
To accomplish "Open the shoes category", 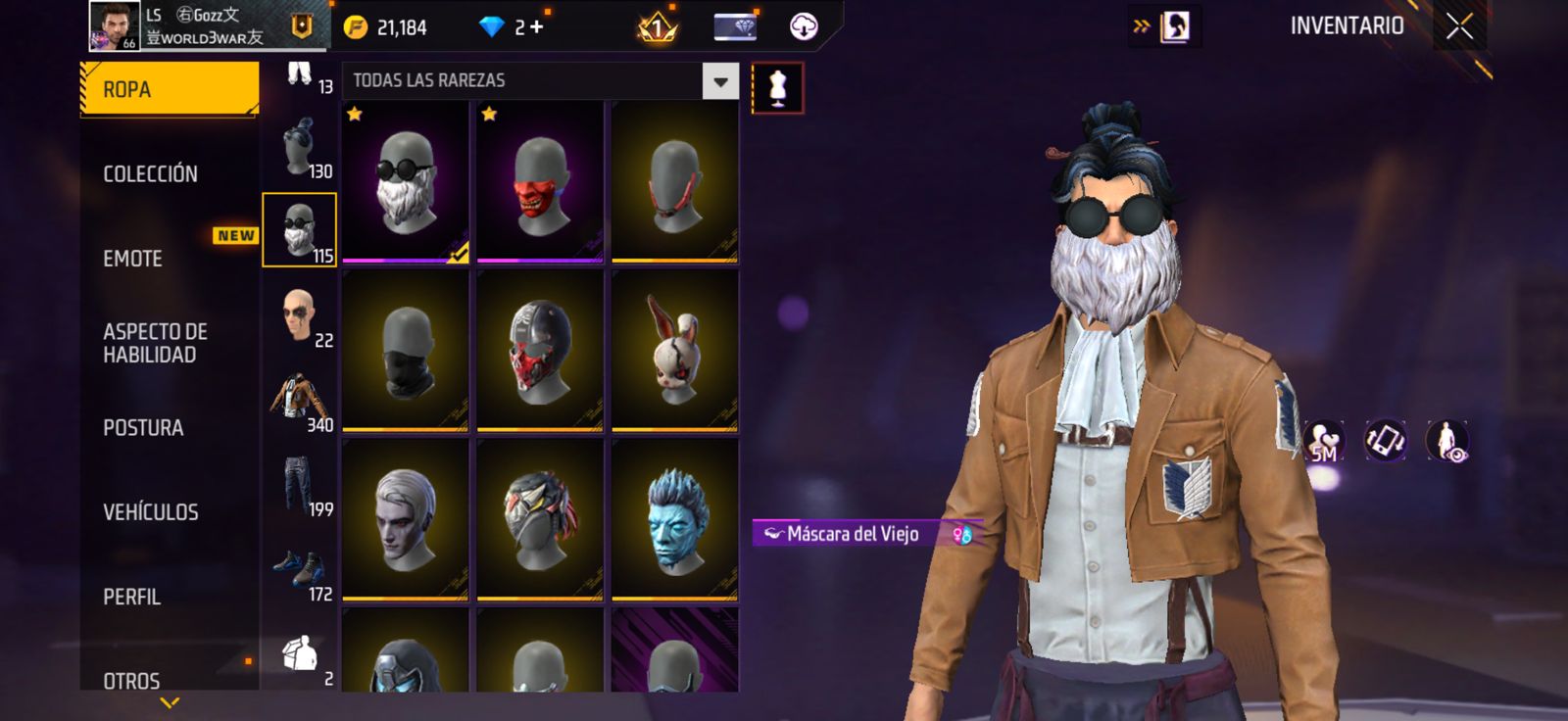I will tap(300, 570).
